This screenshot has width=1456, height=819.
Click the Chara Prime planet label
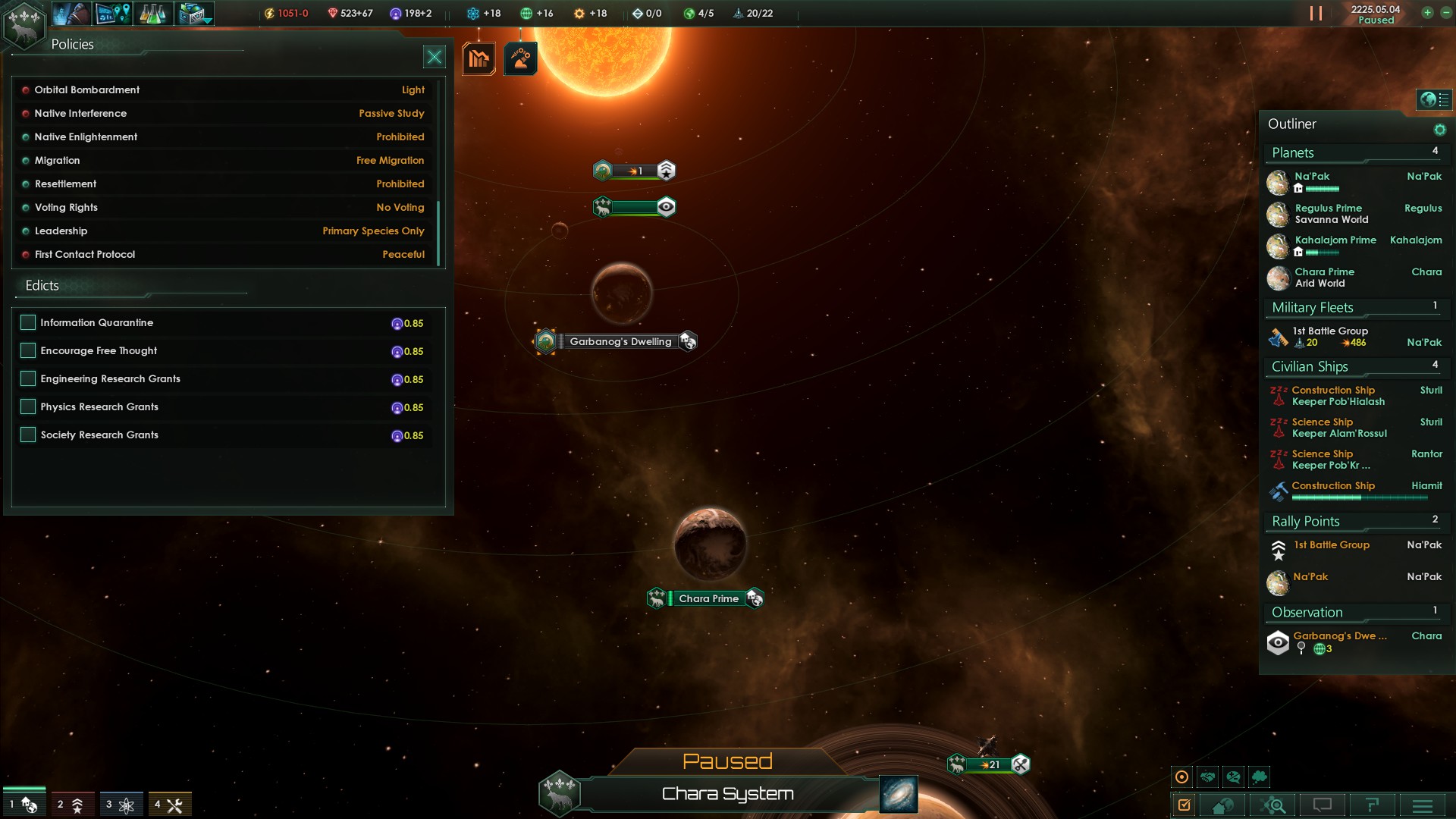(x=708, y=598)
